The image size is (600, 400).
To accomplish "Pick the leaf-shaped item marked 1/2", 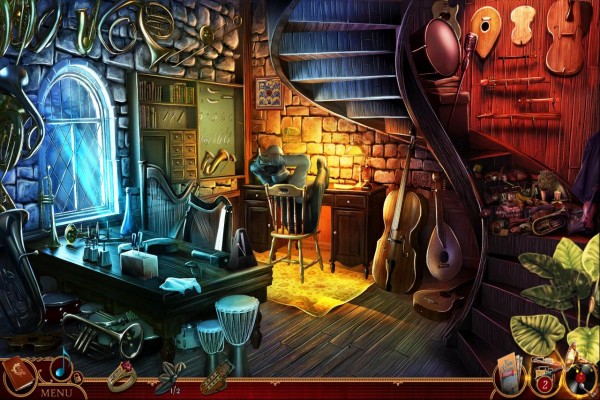I will pos(166,374).
